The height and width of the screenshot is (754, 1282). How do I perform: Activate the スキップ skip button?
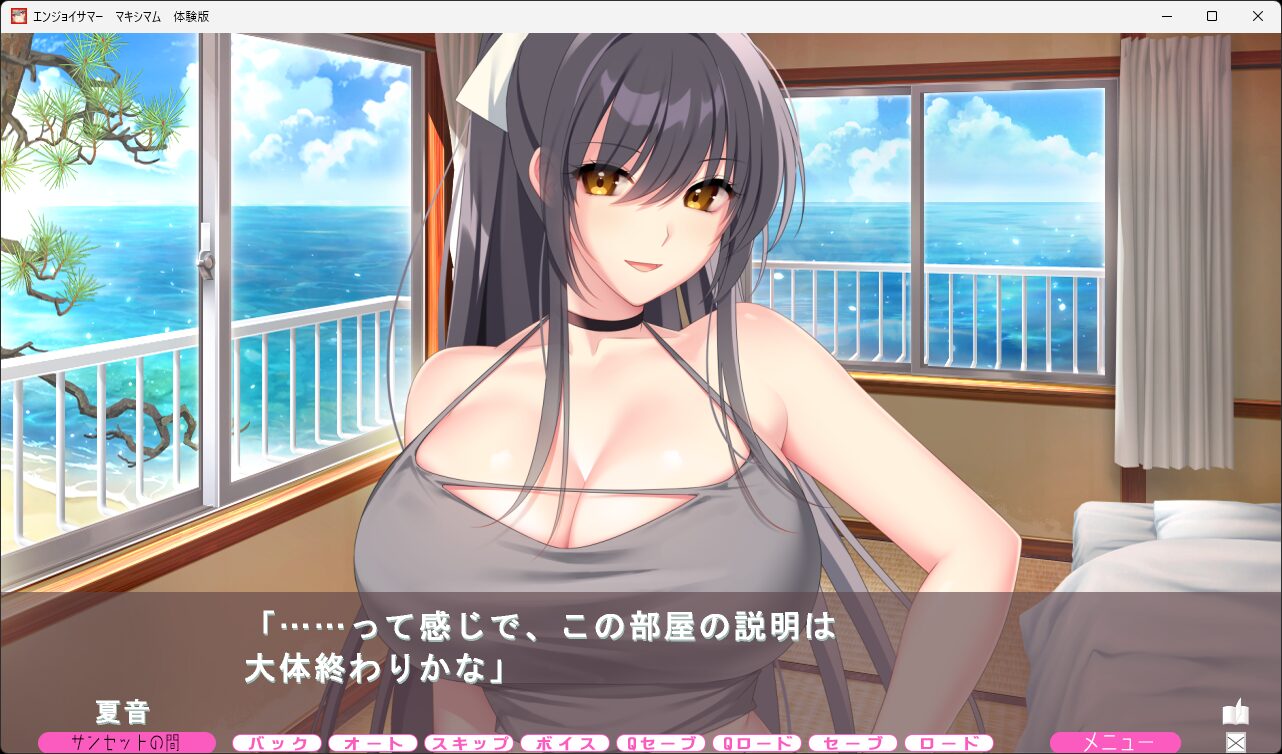(469, 743)
